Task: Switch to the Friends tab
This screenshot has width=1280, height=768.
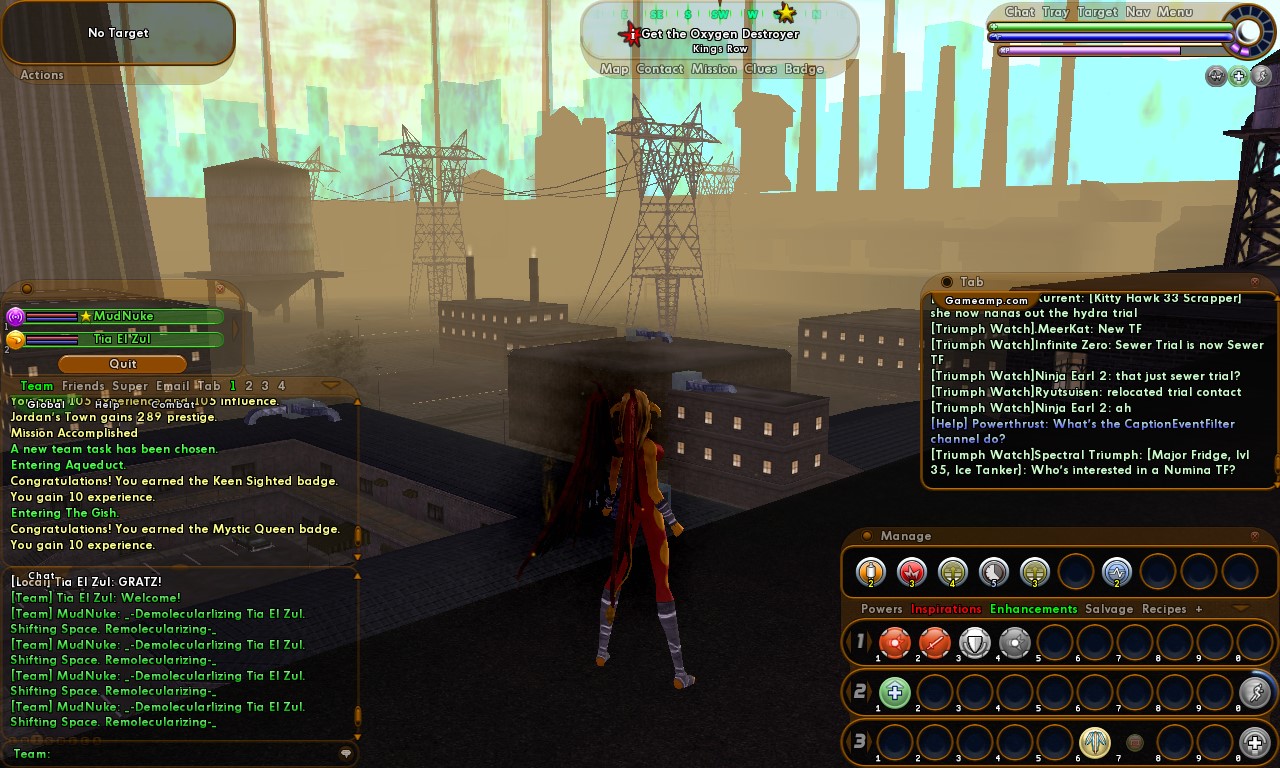Action: (83, 386)
